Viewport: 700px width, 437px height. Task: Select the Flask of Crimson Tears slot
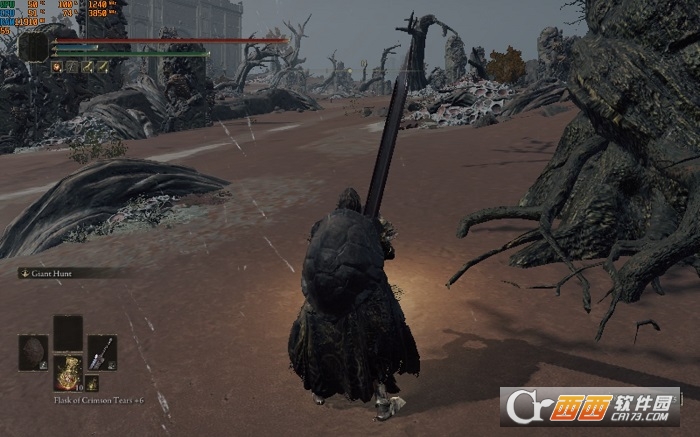68,371
